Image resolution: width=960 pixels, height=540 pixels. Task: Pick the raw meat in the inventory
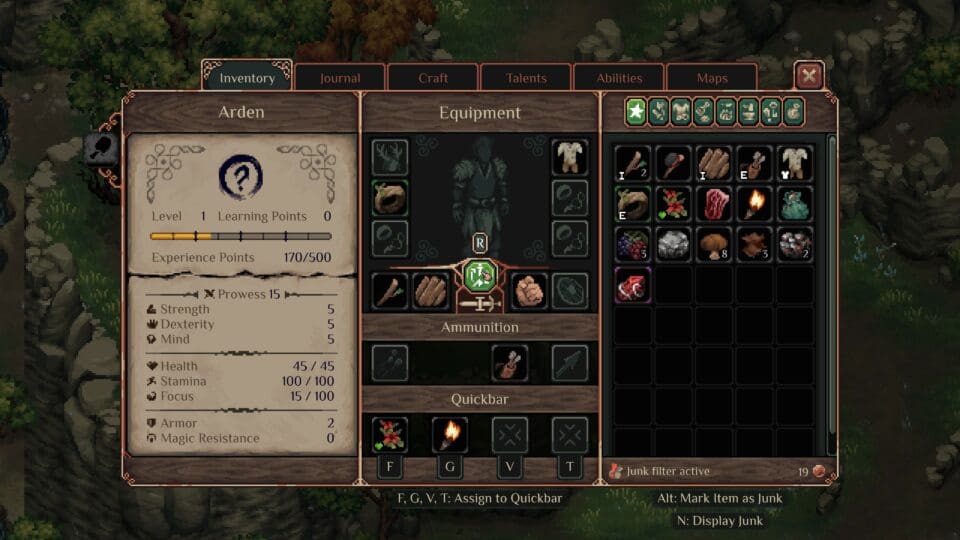pos(714,204)
